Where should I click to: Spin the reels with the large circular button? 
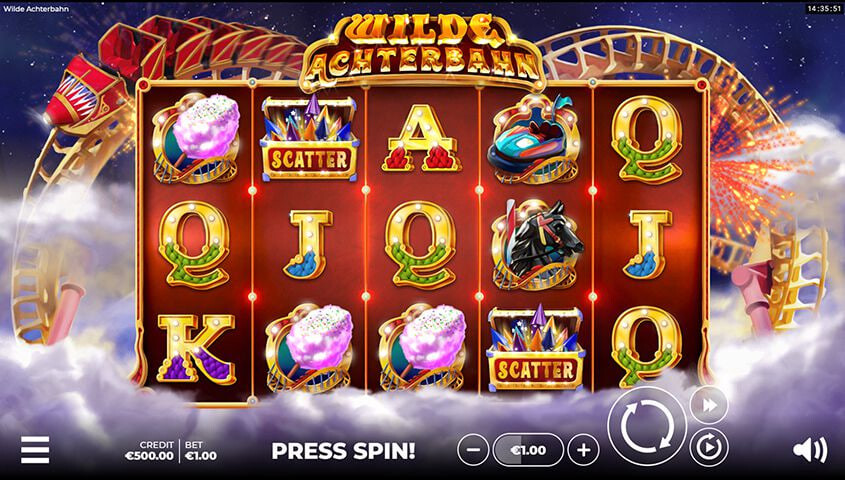pos(646,426)
